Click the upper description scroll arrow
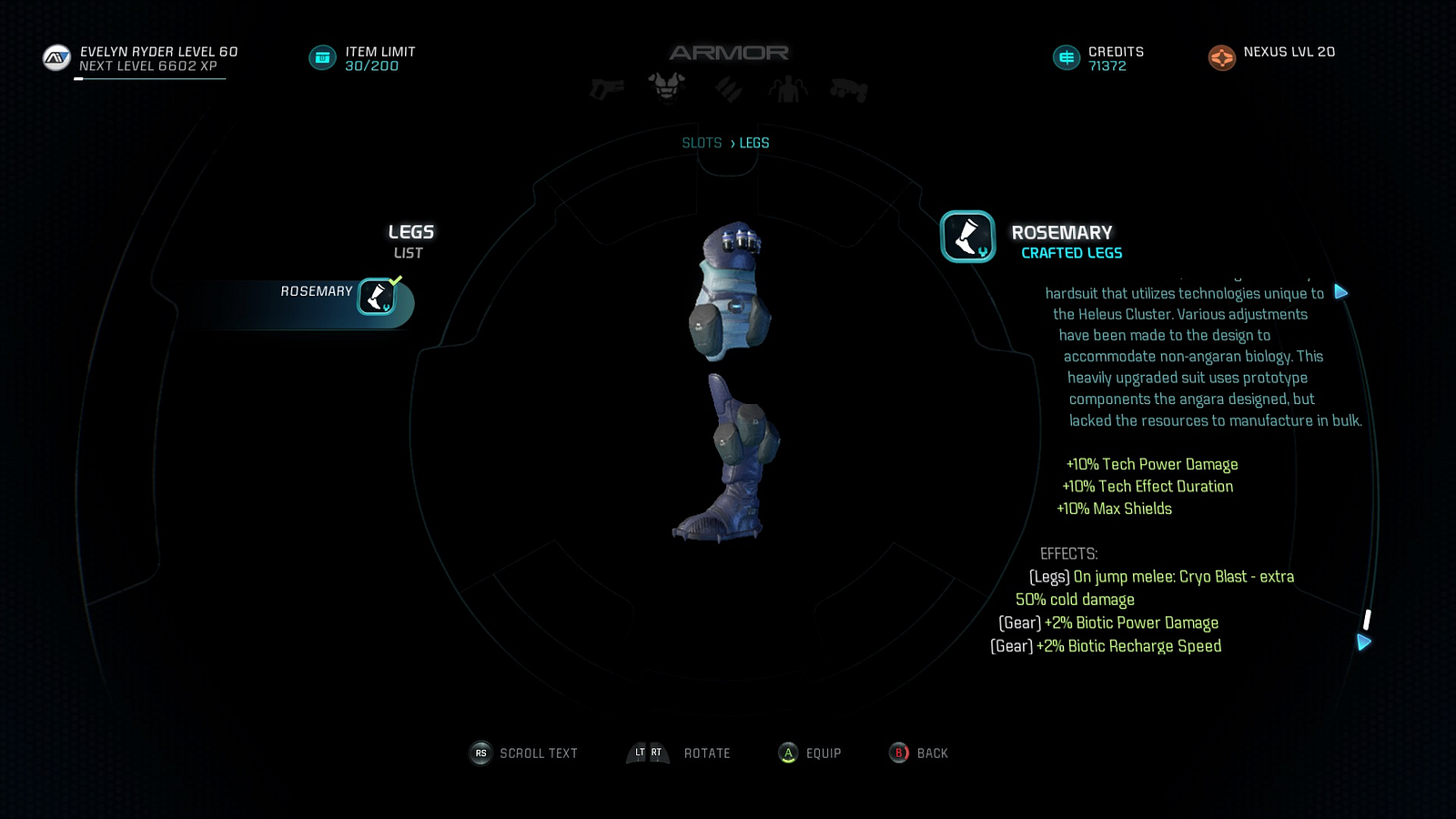Viewport: 1456px width, 819px height. 1340,292
